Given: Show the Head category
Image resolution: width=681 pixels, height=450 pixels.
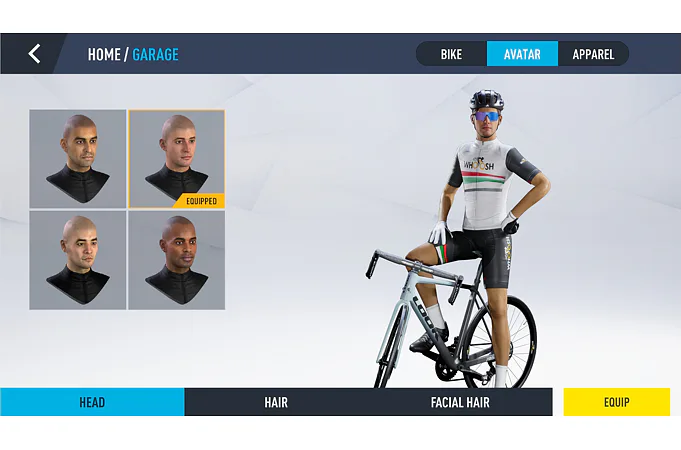Looking at the screenshot, I should (92, 402).
